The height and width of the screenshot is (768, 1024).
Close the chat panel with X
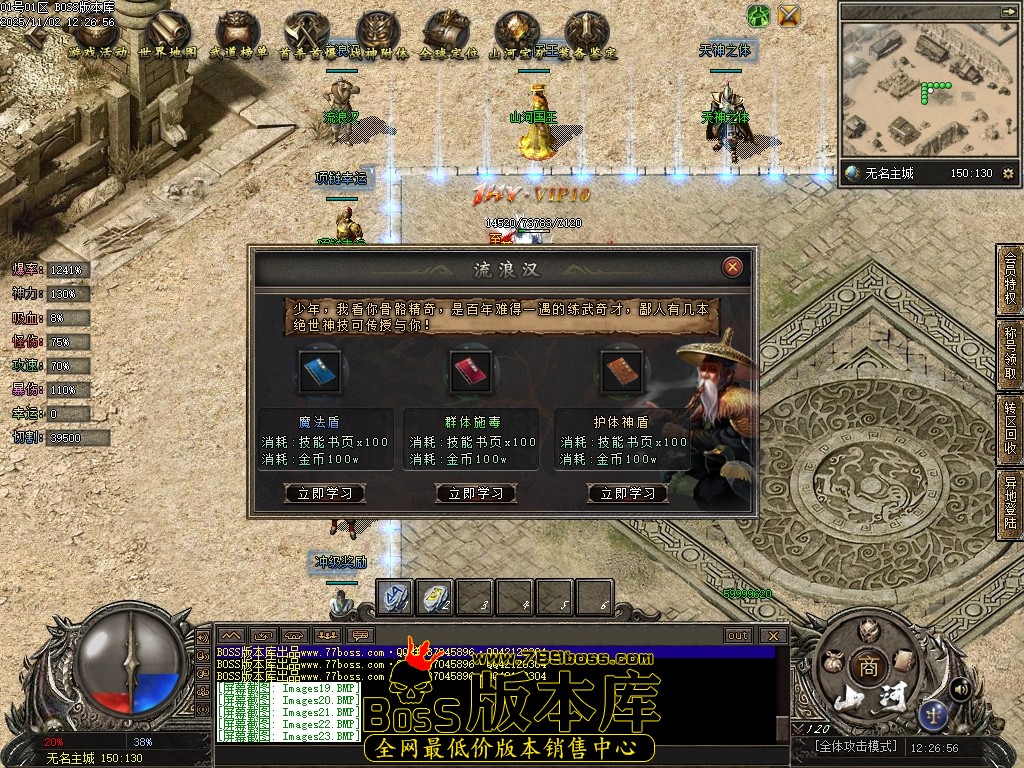click(x=772, y=635)
